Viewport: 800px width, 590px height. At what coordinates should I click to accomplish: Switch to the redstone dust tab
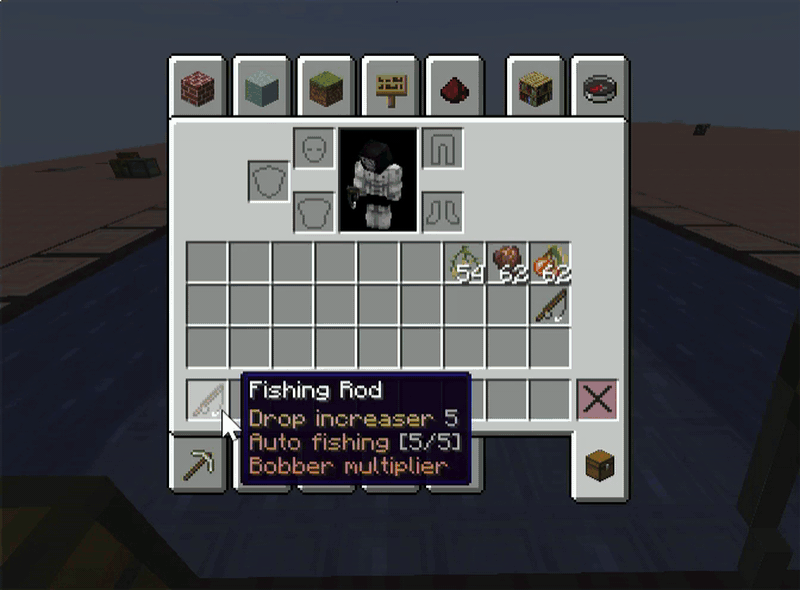tap(454, 90)
